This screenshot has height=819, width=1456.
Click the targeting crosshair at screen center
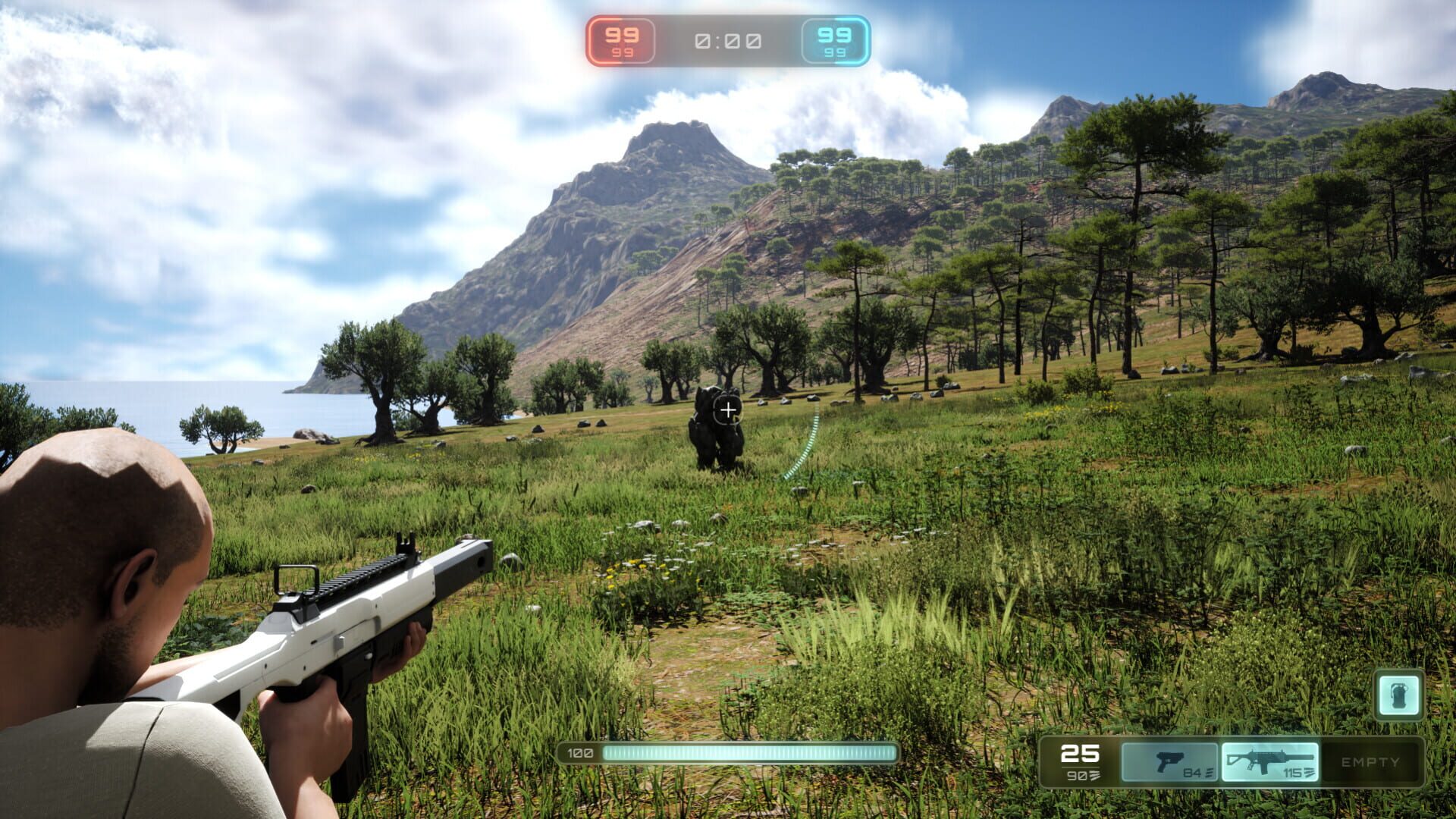coord(728,409)
